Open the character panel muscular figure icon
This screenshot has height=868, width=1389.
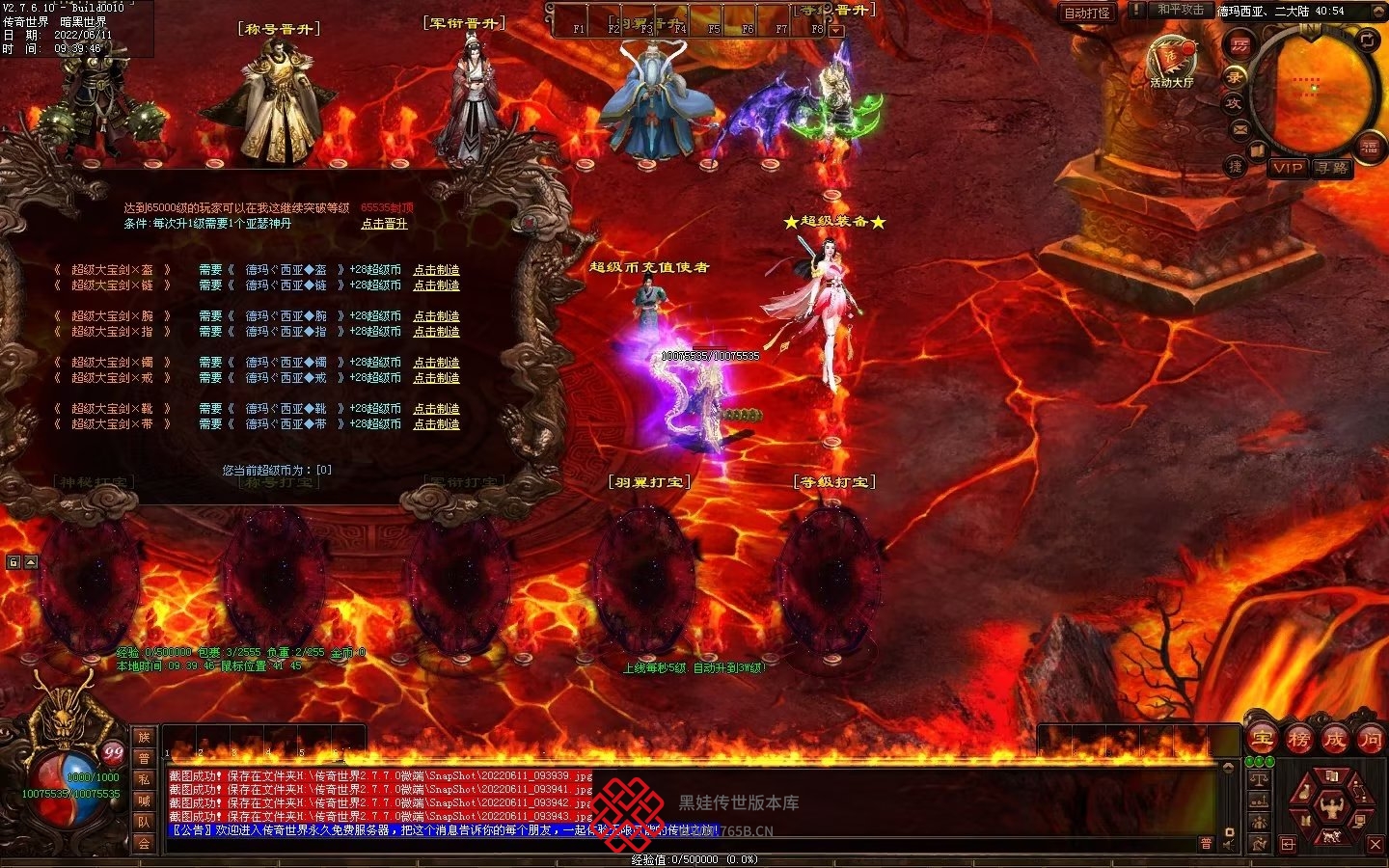(1332, 806)
